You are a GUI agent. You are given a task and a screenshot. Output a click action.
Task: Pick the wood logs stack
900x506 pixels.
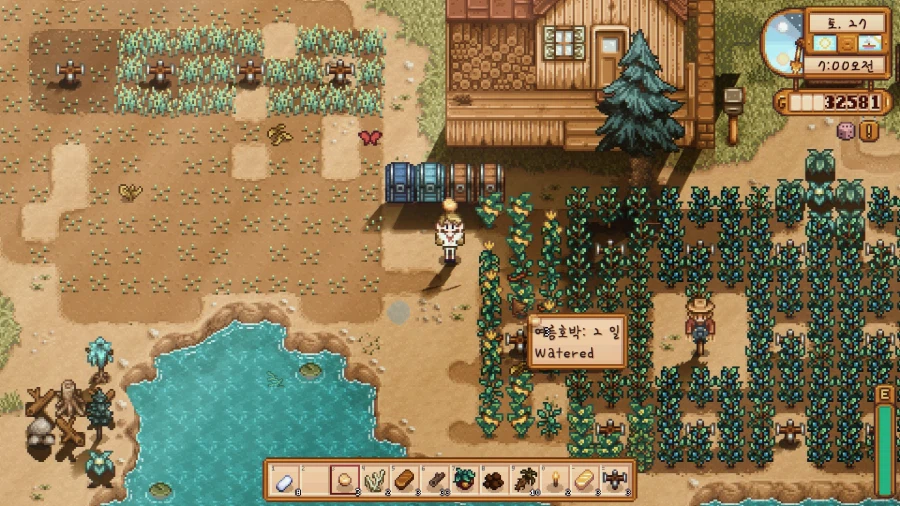click(x=433, y=480)
